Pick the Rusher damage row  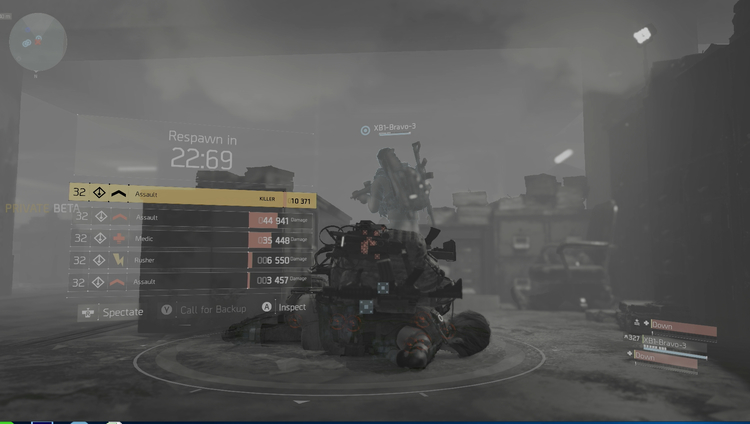tap(192, 260)
